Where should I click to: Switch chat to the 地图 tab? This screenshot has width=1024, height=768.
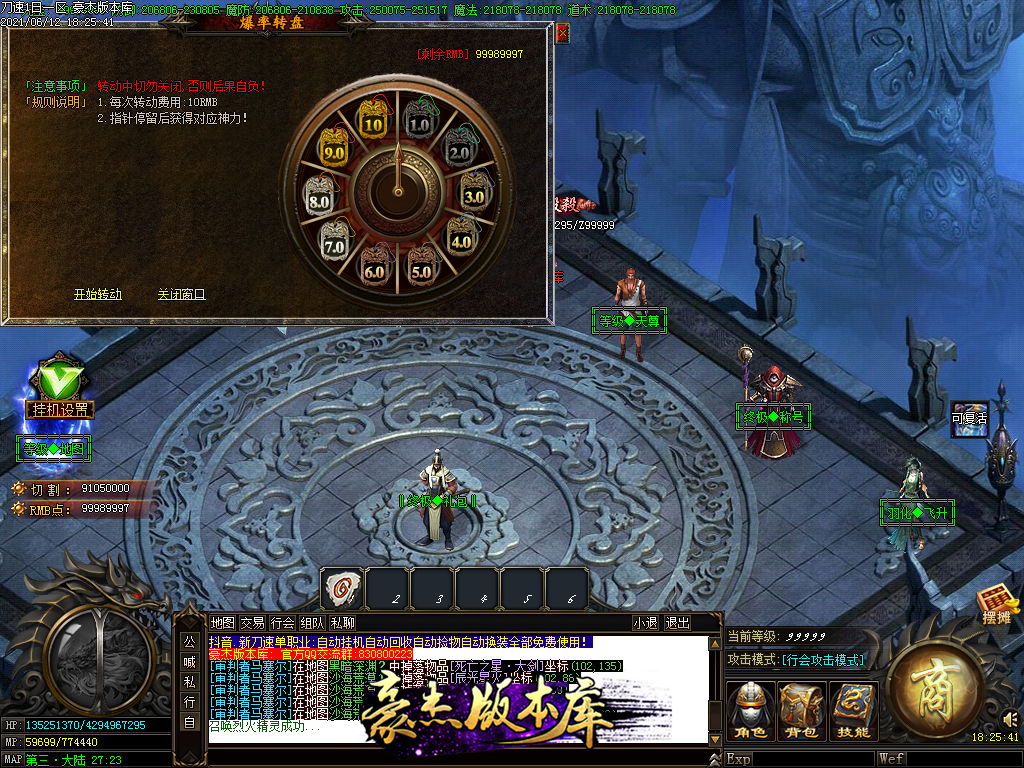pyautogui.click(x=223, y=622)
